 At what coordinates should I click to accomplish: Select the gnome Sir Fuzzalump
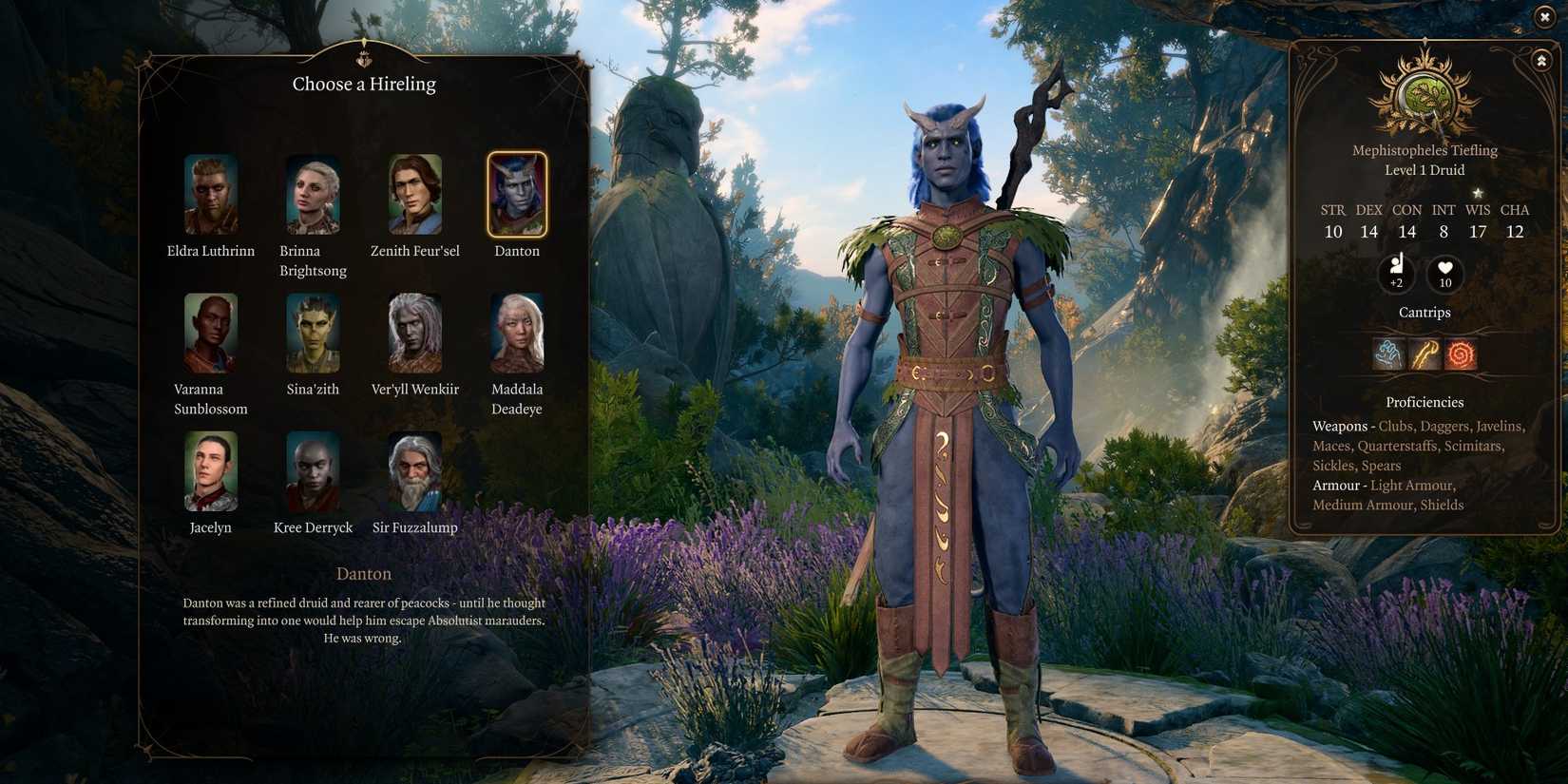[415, 471]
